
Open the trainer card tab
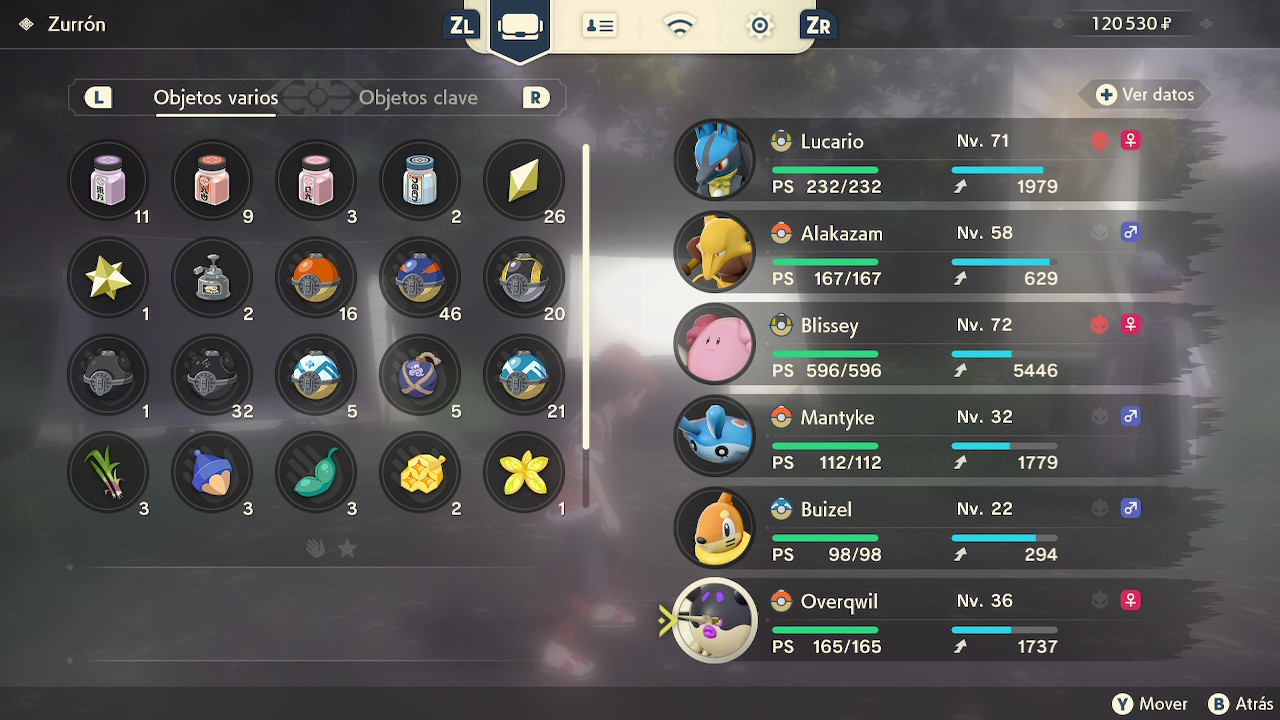(599, 26)
